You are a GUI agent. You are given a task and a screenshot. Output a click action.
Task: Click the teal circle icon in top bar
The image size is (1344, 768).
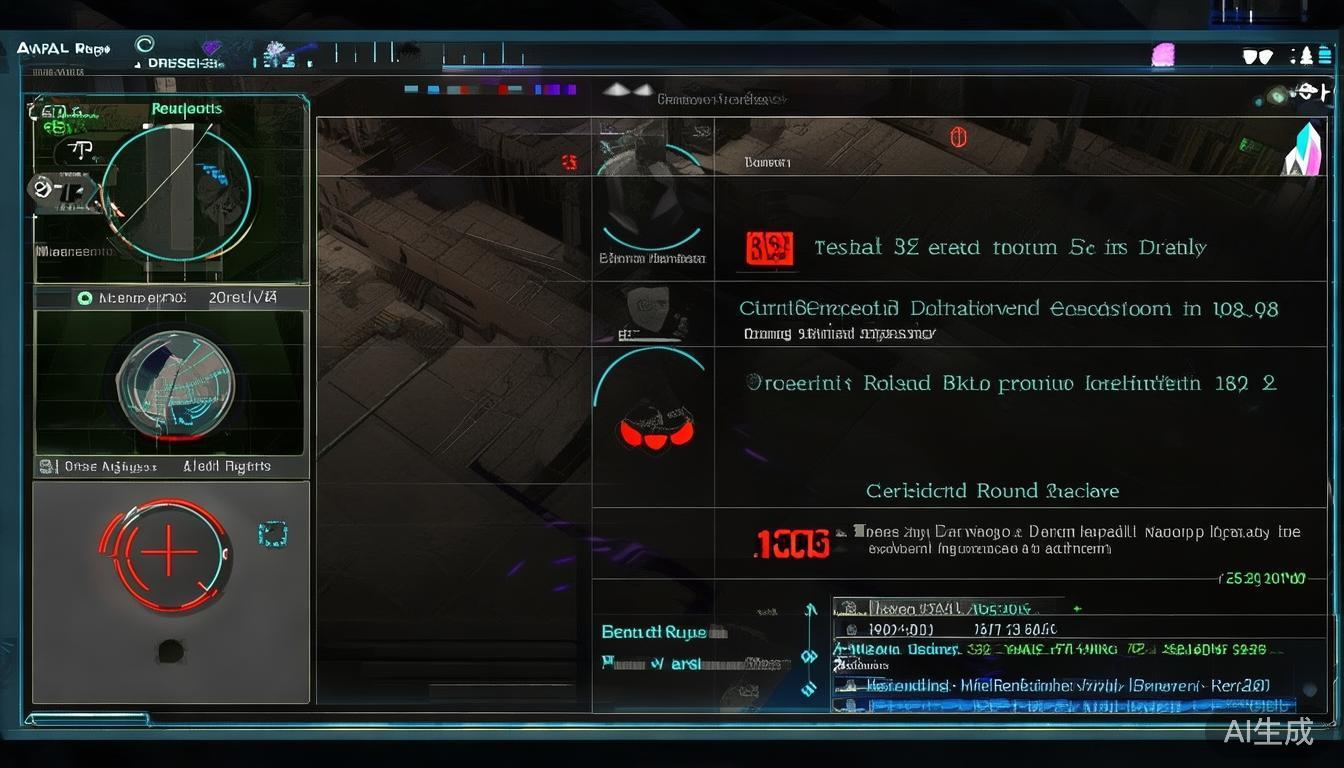pyautogui.click(x=145, y=45)
